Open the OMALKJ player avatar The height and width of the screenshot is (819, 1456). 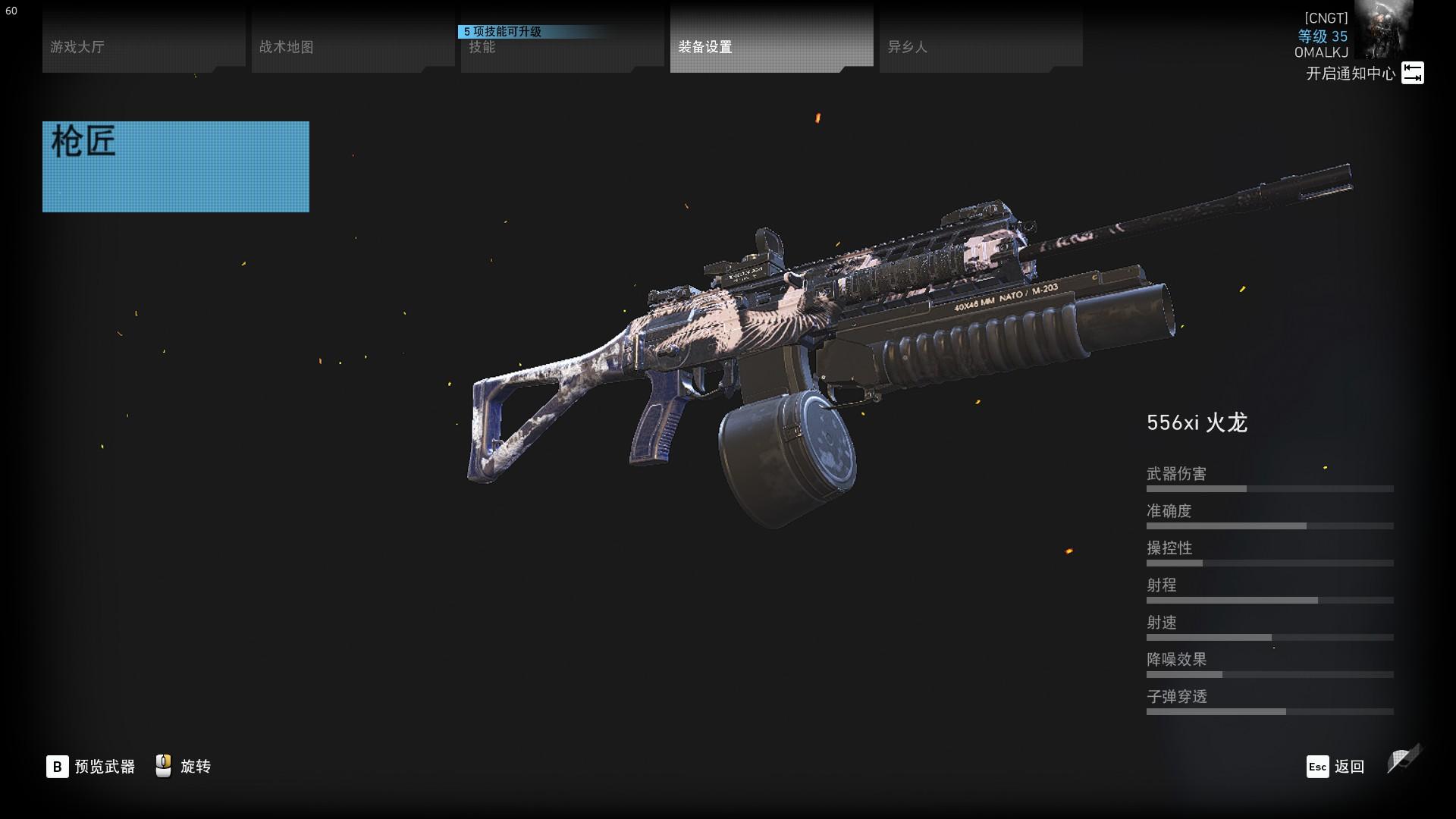tap(1385, 30)
